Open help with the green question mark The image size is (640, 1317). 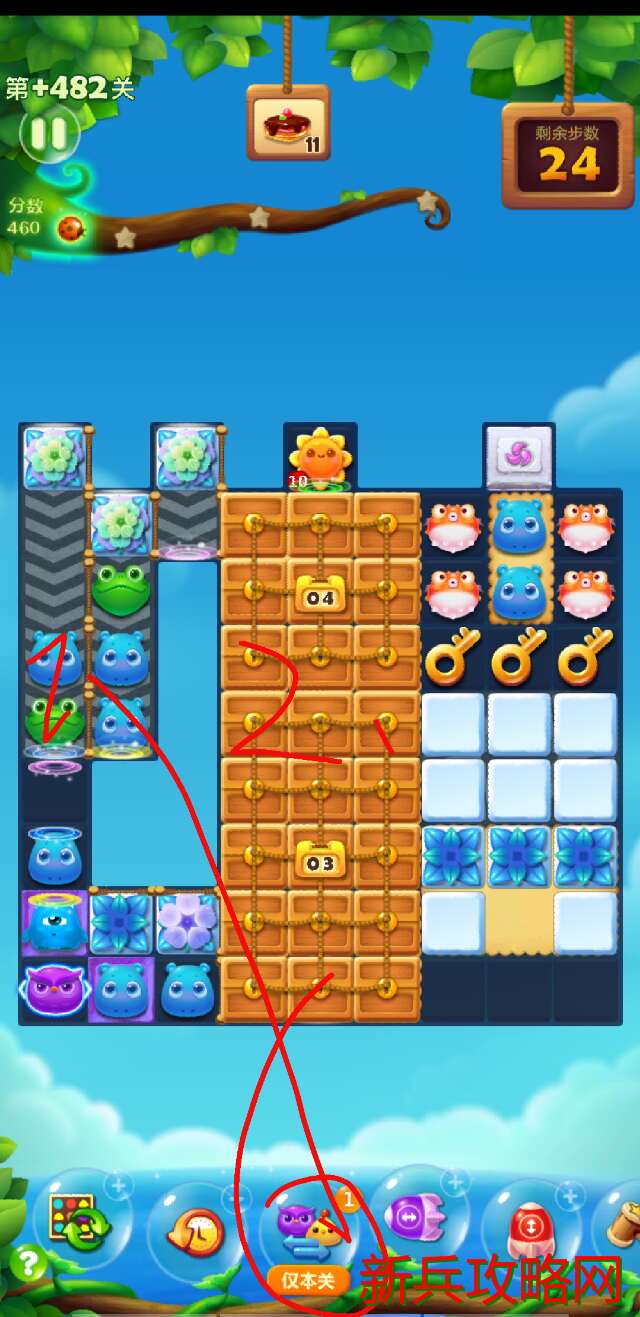pyautogui.click(x=26, y=1263)
